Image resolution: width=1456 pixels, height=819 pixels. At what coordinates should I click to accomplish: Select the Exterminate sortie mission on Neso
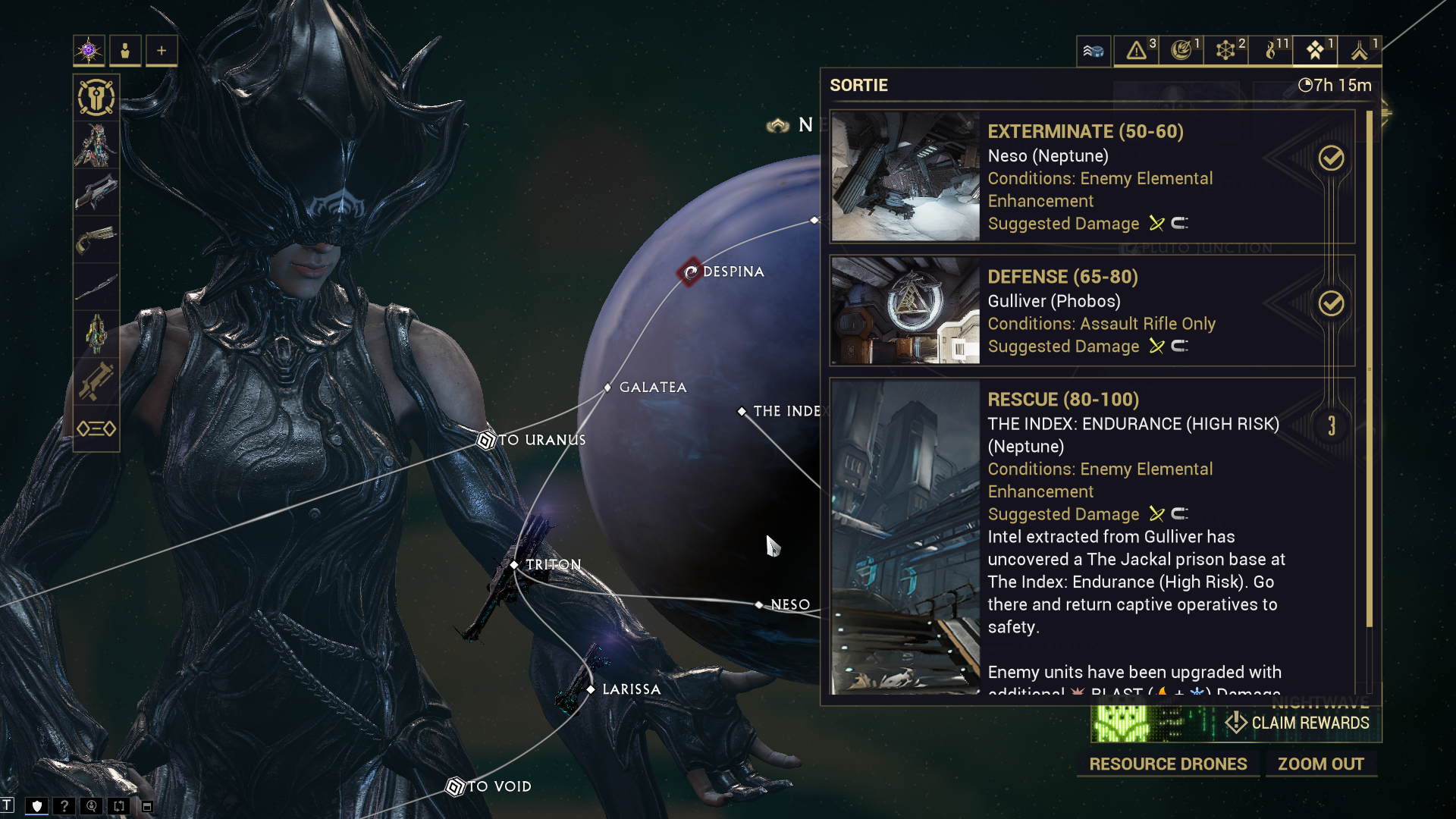coord(1092,177)
